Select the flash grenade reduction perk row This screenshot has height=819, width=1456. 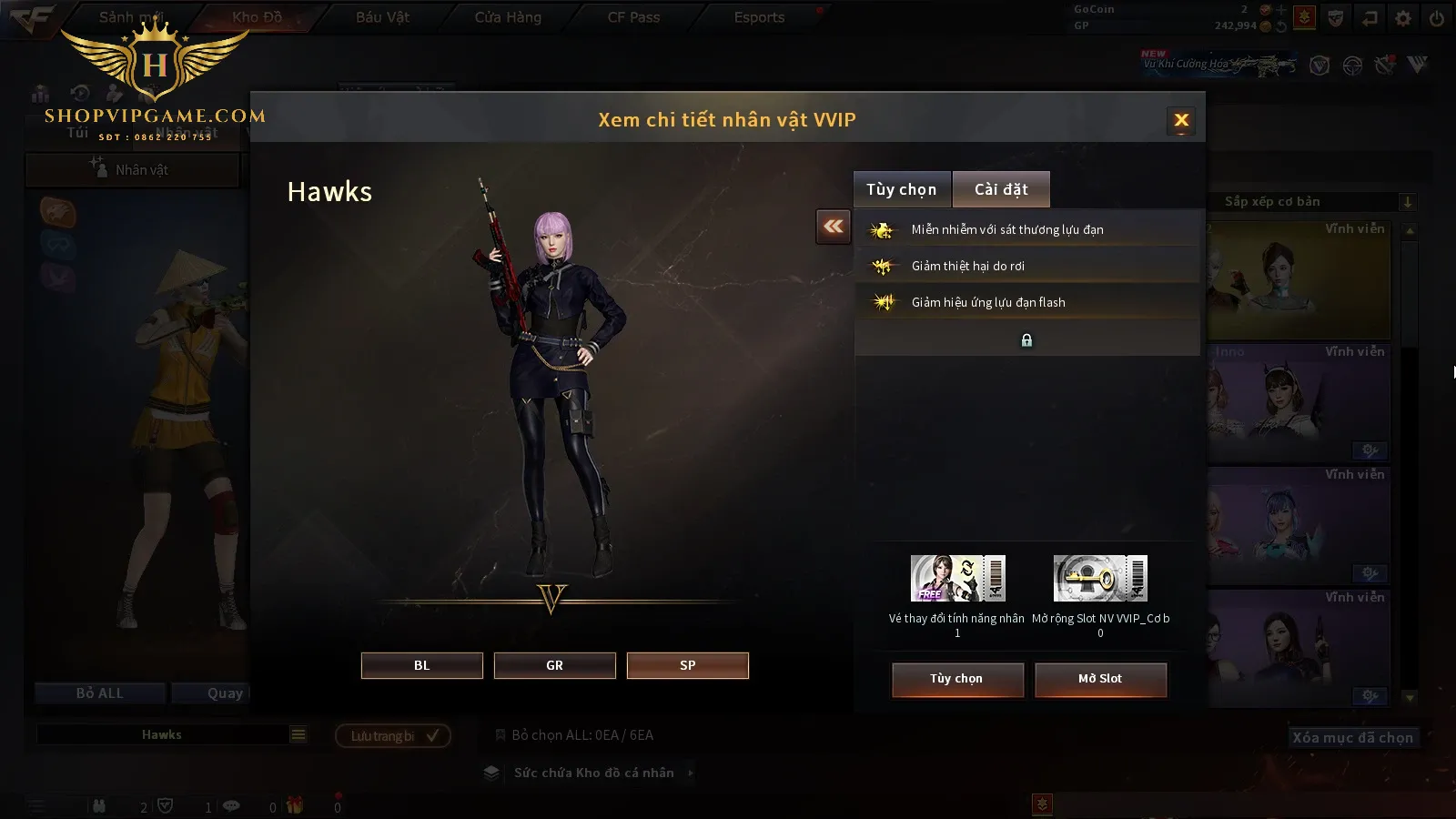click(x=1026, y=302)
